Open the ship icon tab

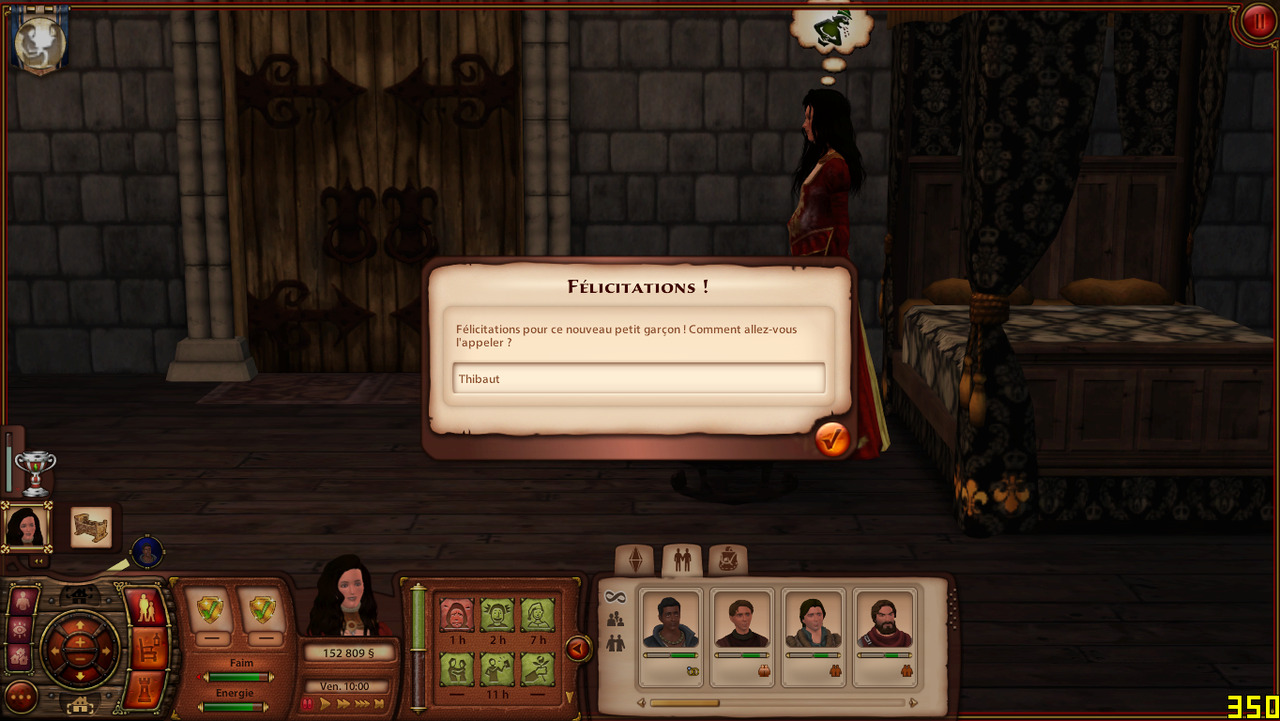(727, 560)
